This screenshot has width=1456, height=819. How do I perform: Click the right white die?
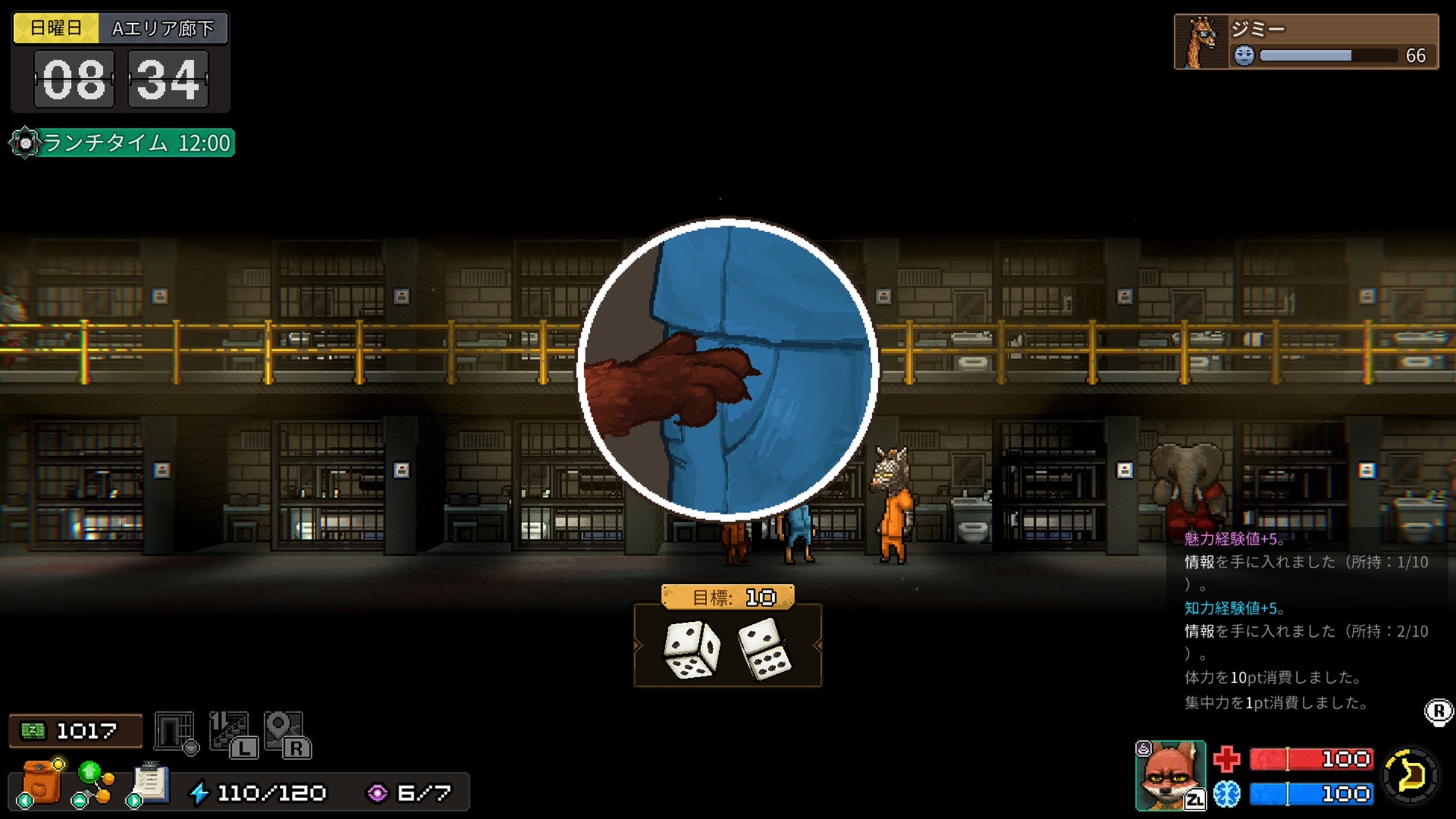click(765, 648)
